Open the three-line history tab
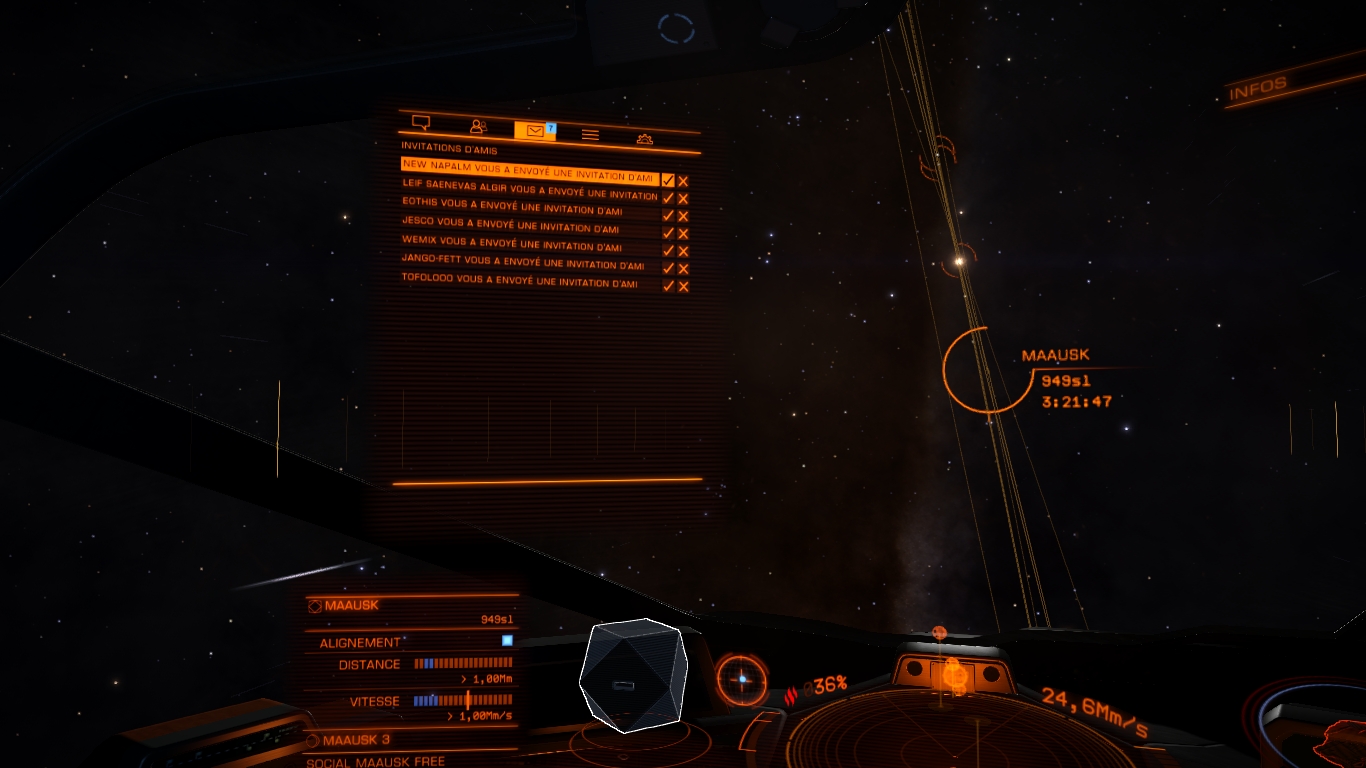 click(x=590, y=134)
